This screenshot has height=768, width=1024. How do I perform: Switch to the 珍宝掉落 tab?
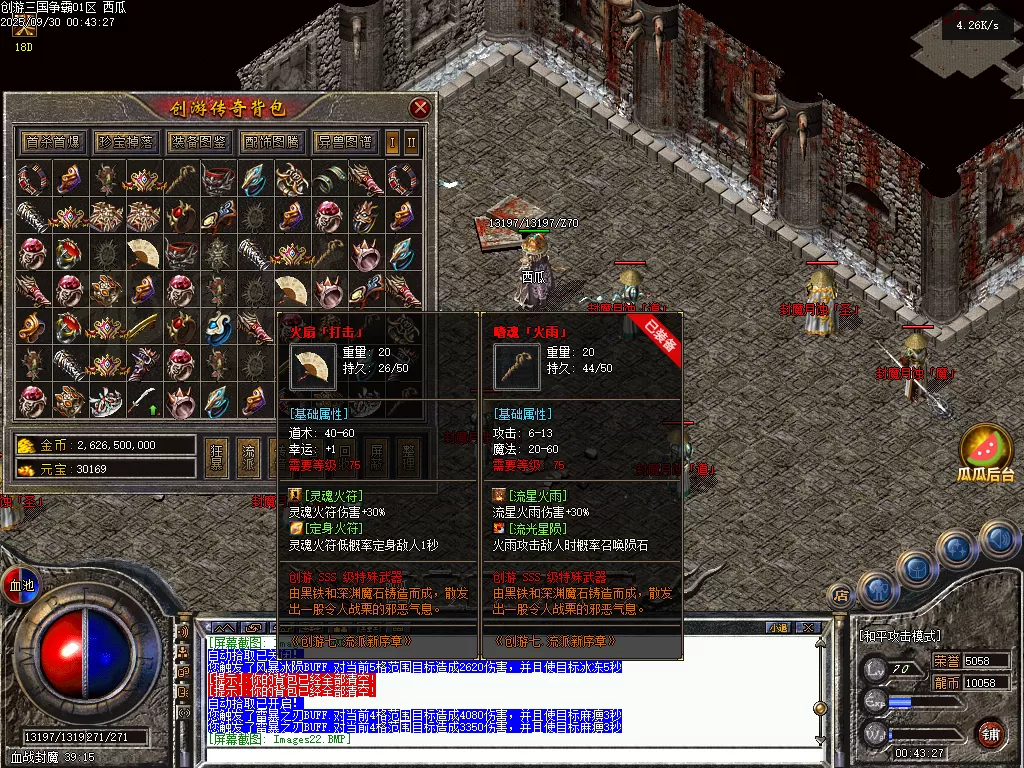[x=125, y=141]
